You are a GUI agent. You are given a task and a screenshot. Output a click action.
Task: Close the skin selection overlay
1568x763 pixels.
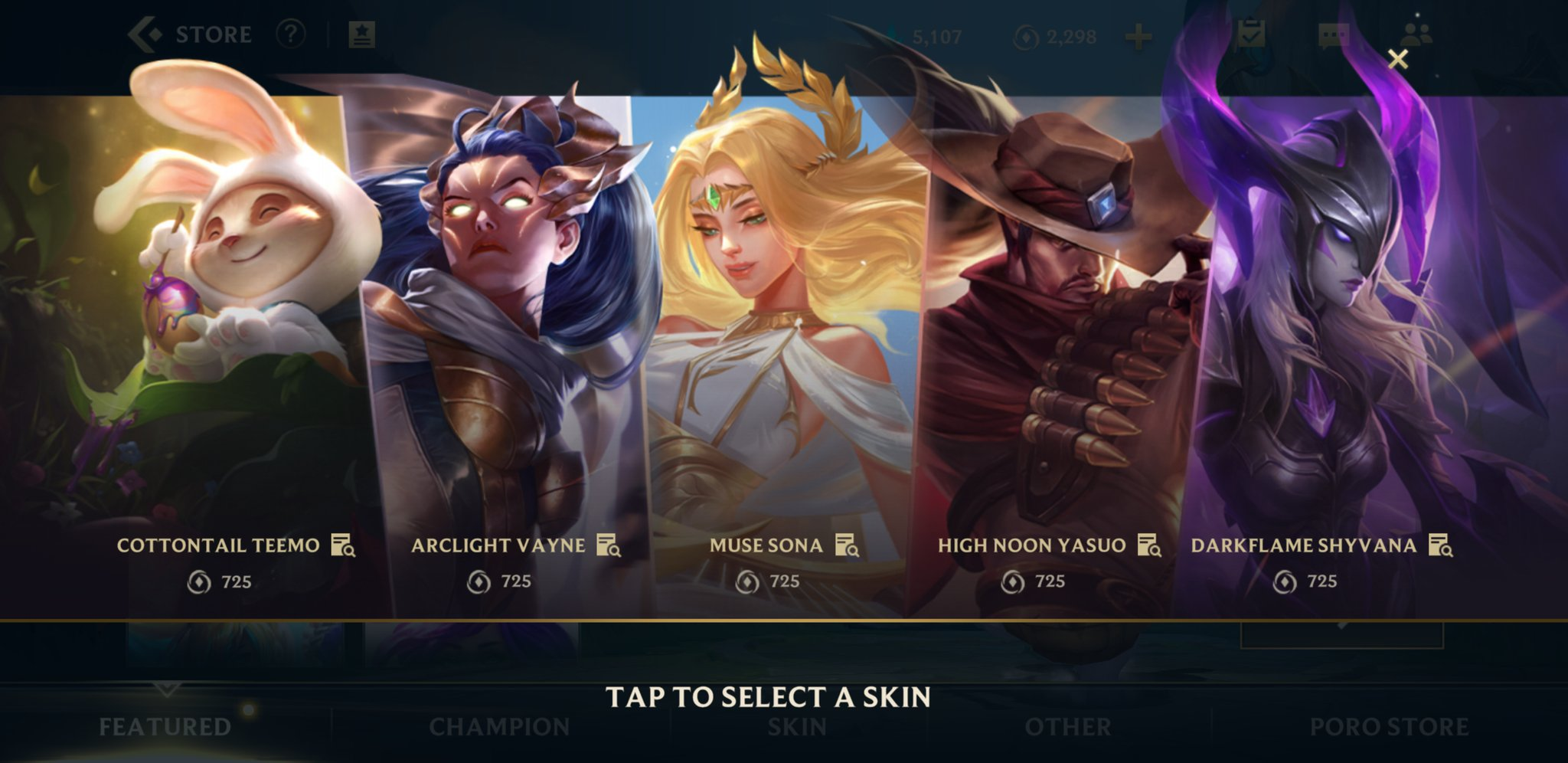(1398, 59)
